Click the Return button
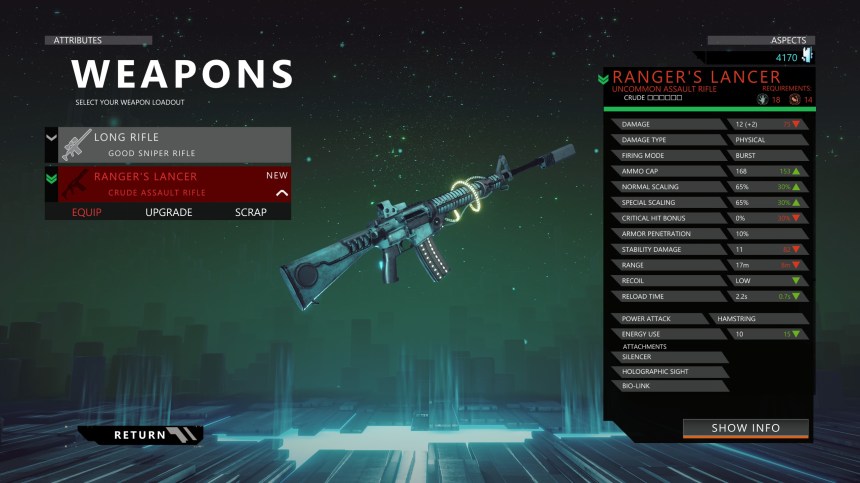 (x=141, y=435)
